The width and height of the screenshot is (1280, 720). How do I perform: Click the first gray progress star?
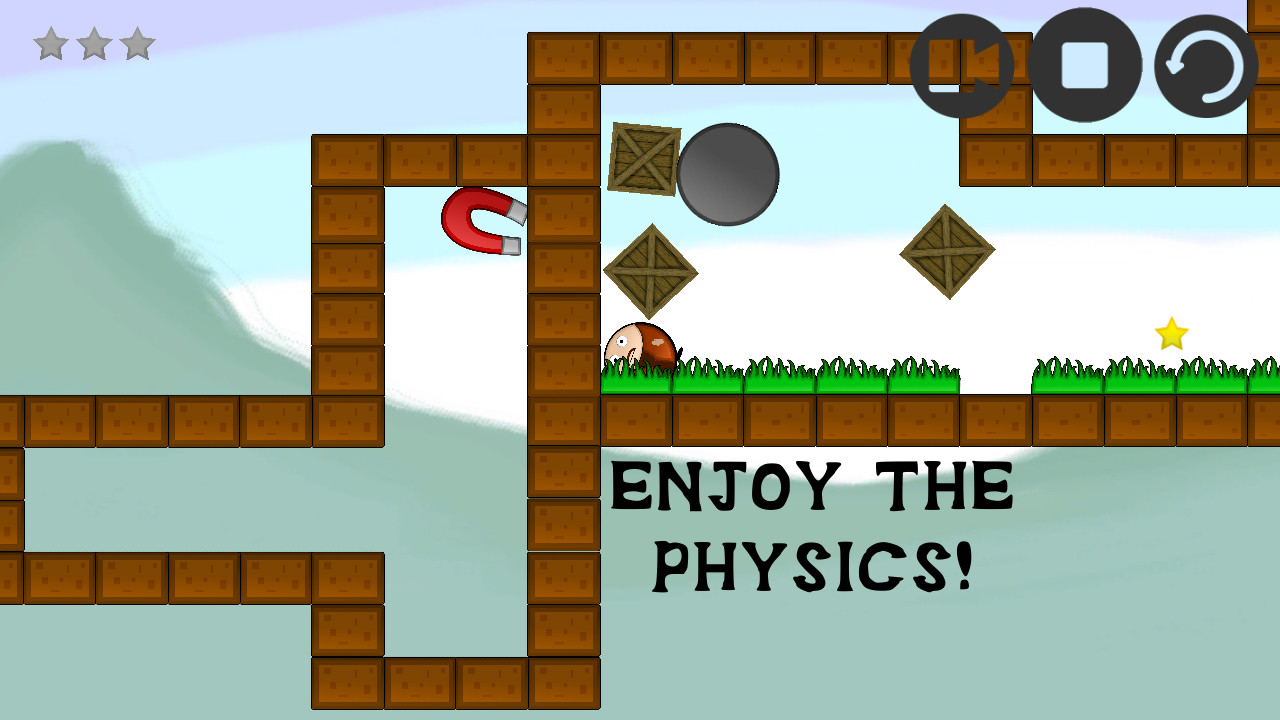pyautogui.click(x=52, y=43)
